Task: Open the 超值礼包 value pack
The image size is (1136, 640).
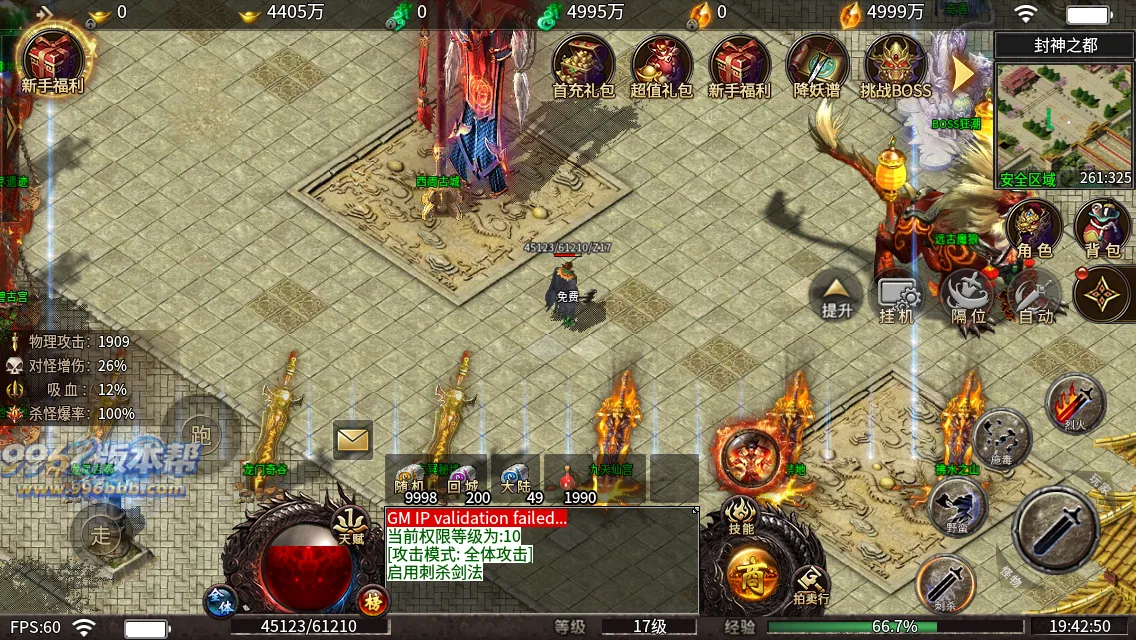Action: [661, 64]
